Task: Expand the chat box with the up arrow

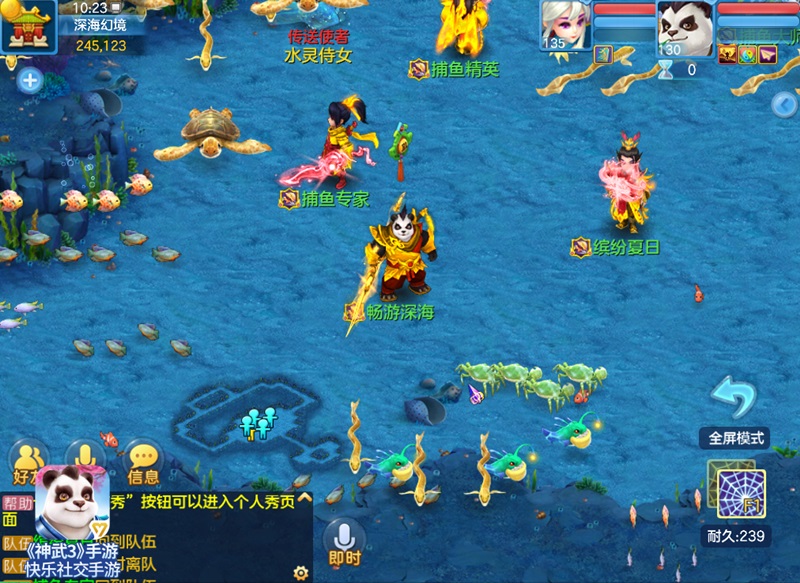Action: click(x=304, y=498)
